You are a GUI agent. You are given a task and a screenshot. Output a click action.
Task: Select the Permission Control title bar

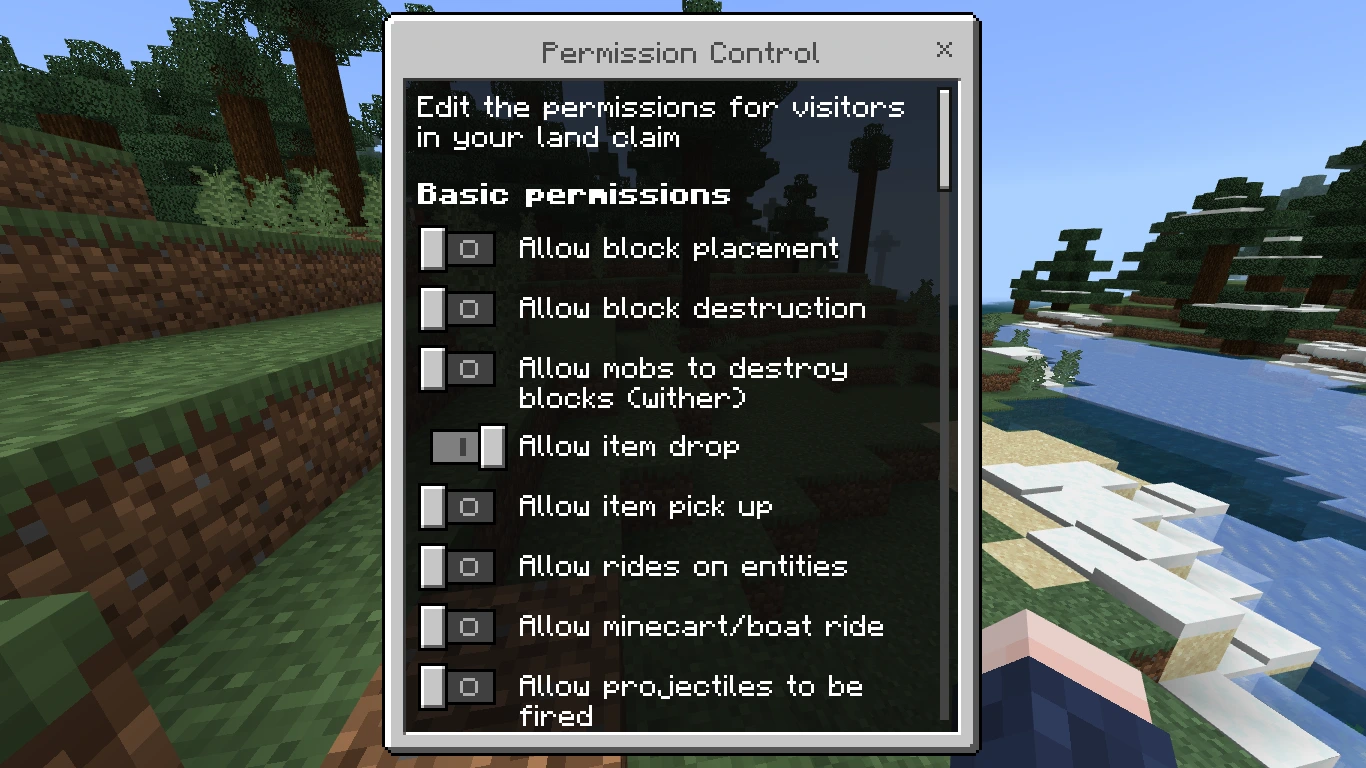683,52
